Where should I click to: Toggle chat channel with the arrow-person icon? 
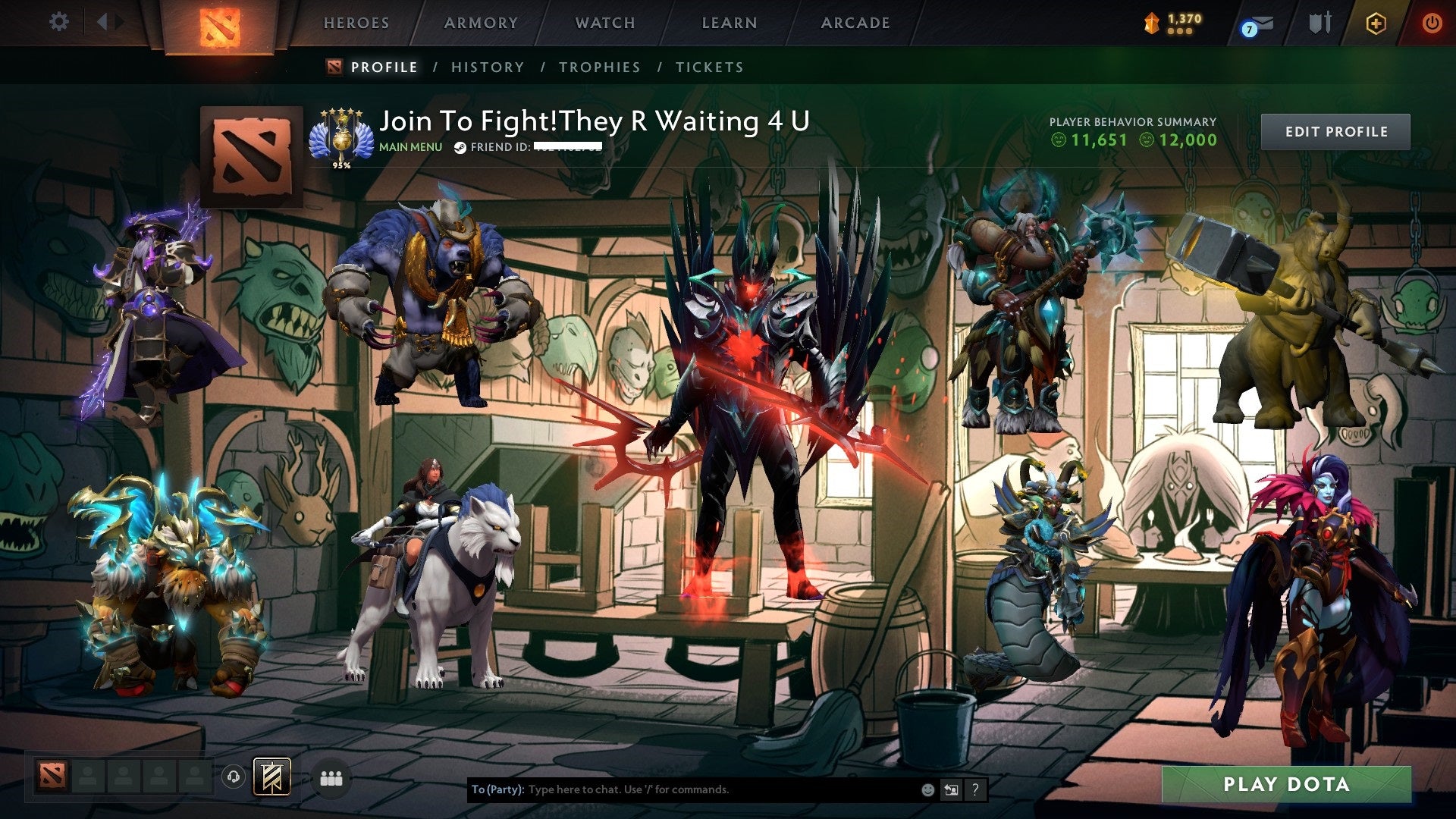click(x=950, y=789)
